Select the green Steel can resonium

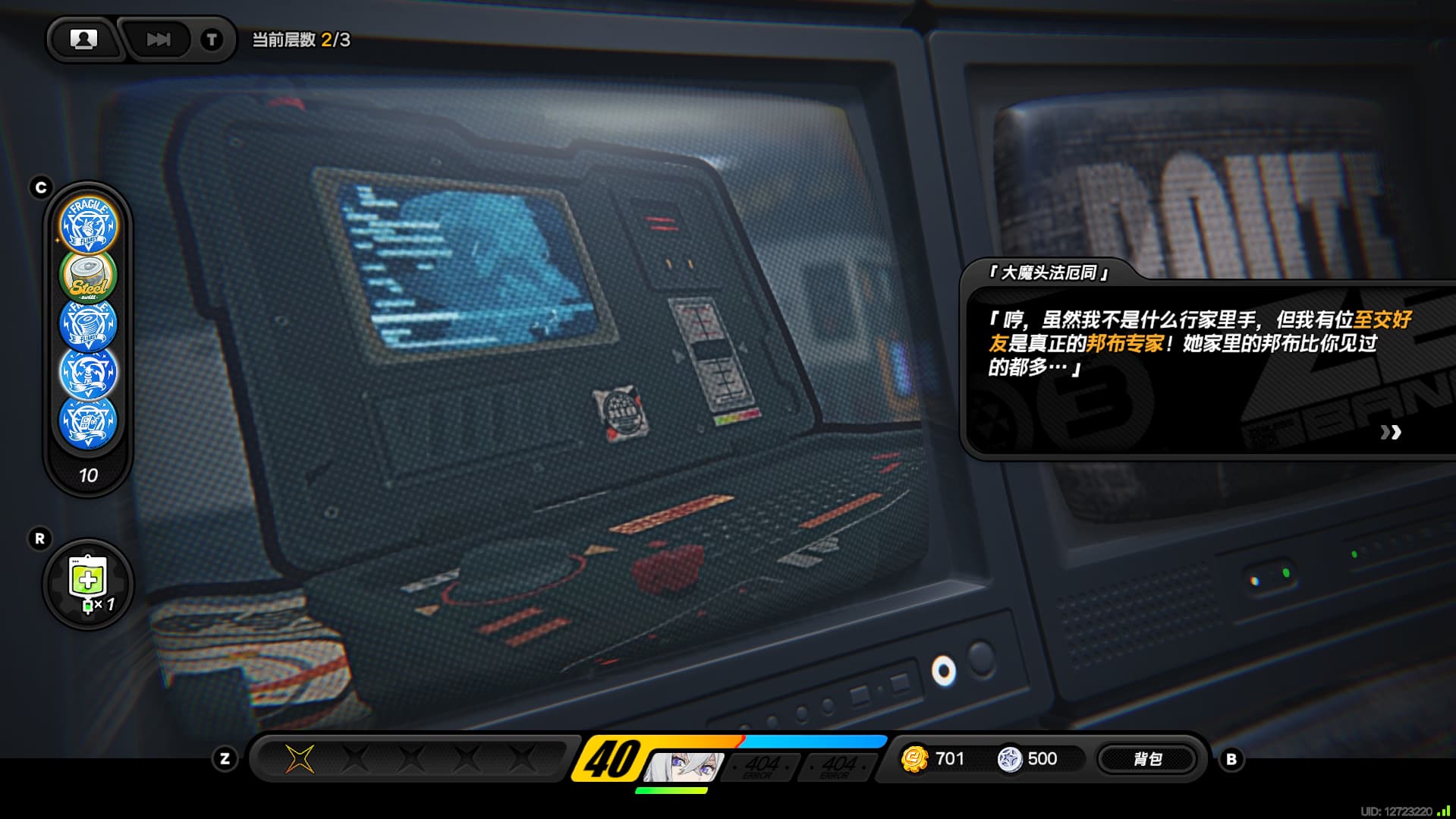click(88, 276)
